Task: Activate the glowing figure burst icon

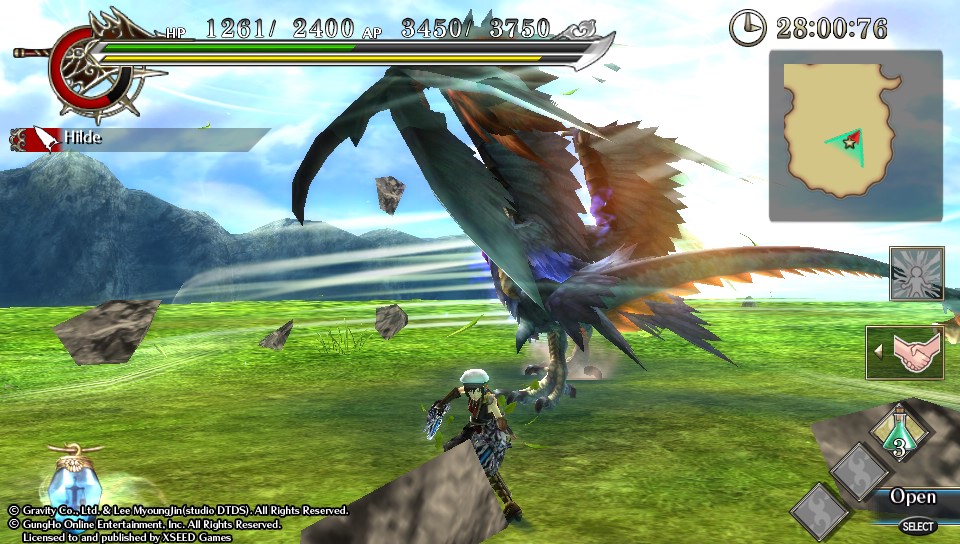Action: [916, 273]
